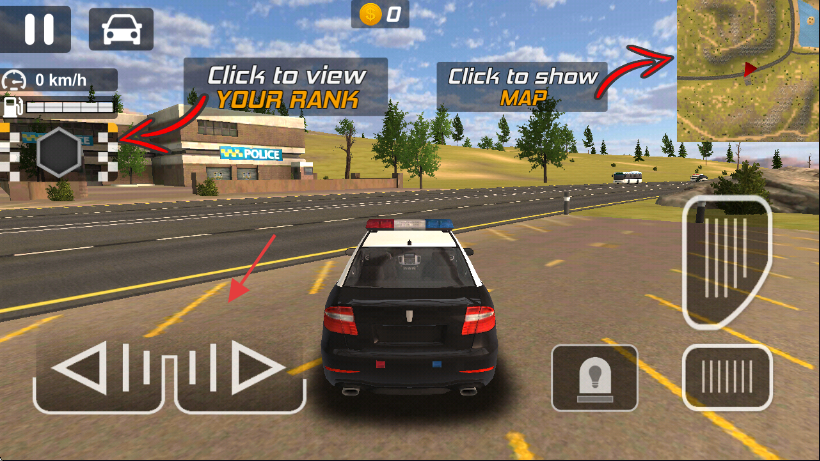Open the minimap
The image size is (820, 461).
tap(747, 69)
